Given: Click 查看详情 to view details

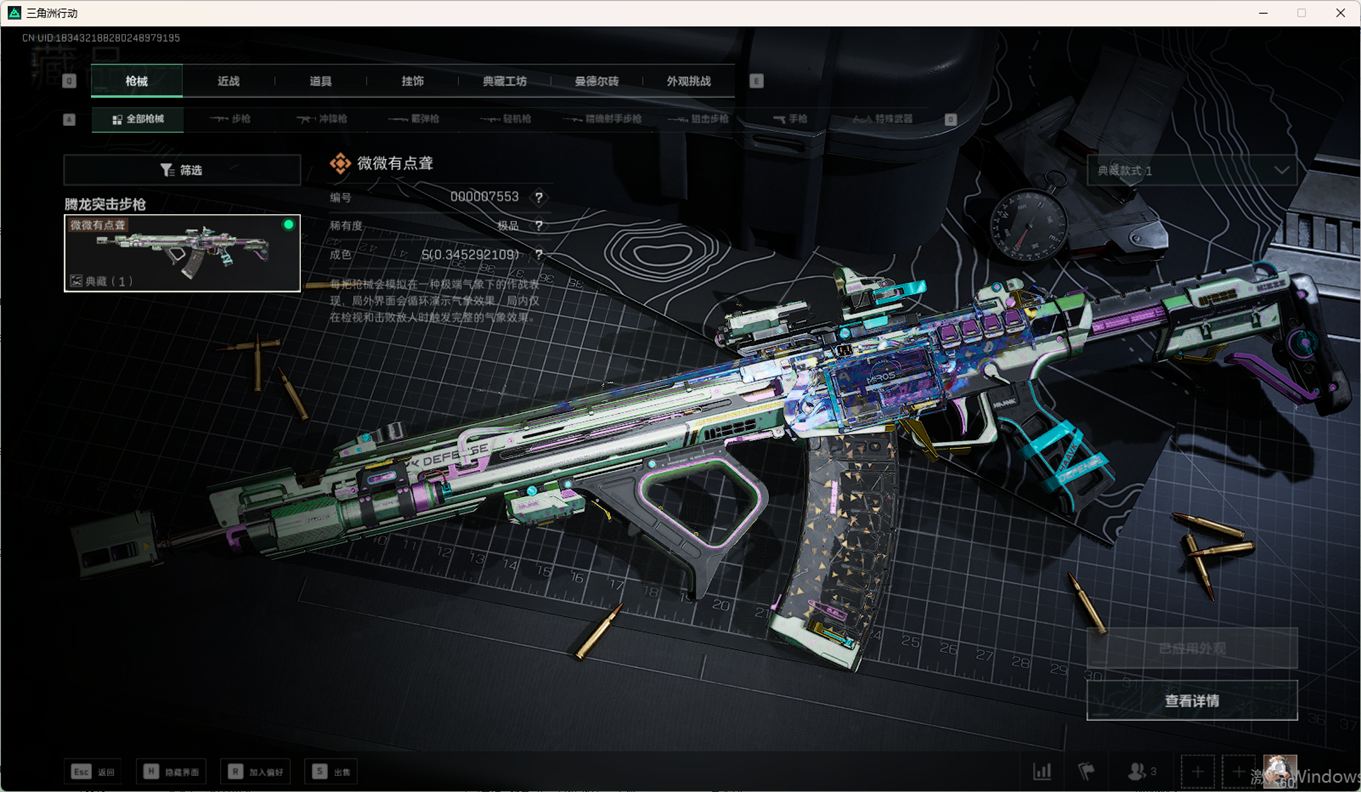Looking at the screenshot, I should 1192,701.
